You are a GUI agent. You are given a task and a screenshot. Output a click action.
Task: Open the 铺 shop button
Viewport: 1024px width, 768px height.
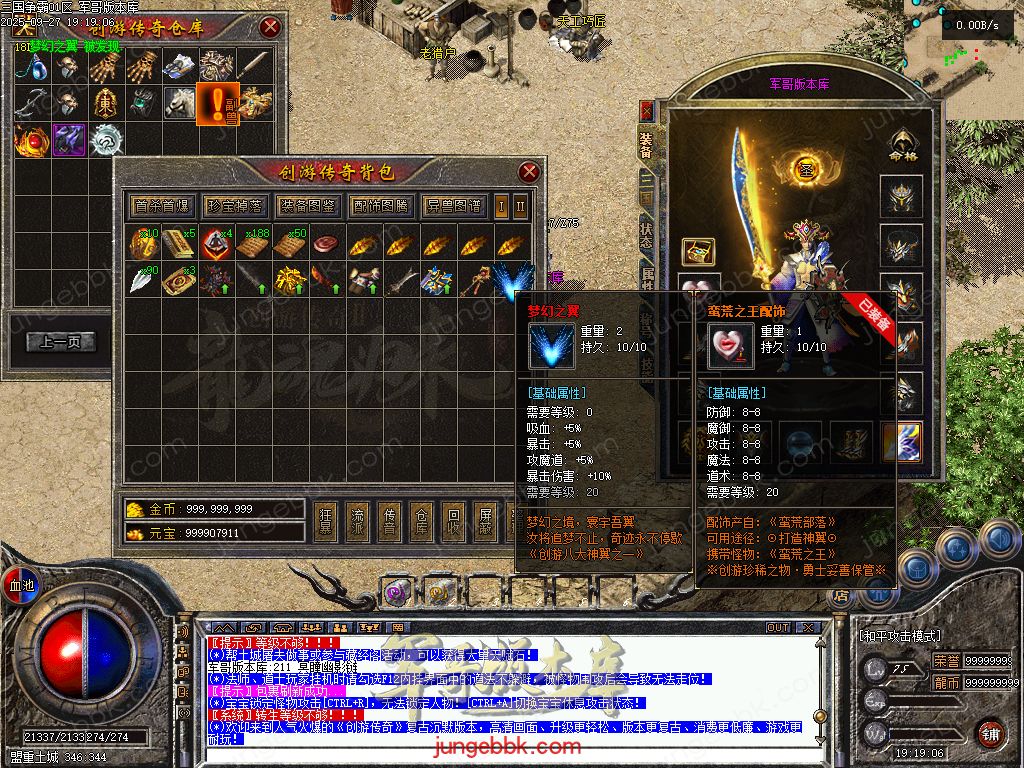(990, 733)
